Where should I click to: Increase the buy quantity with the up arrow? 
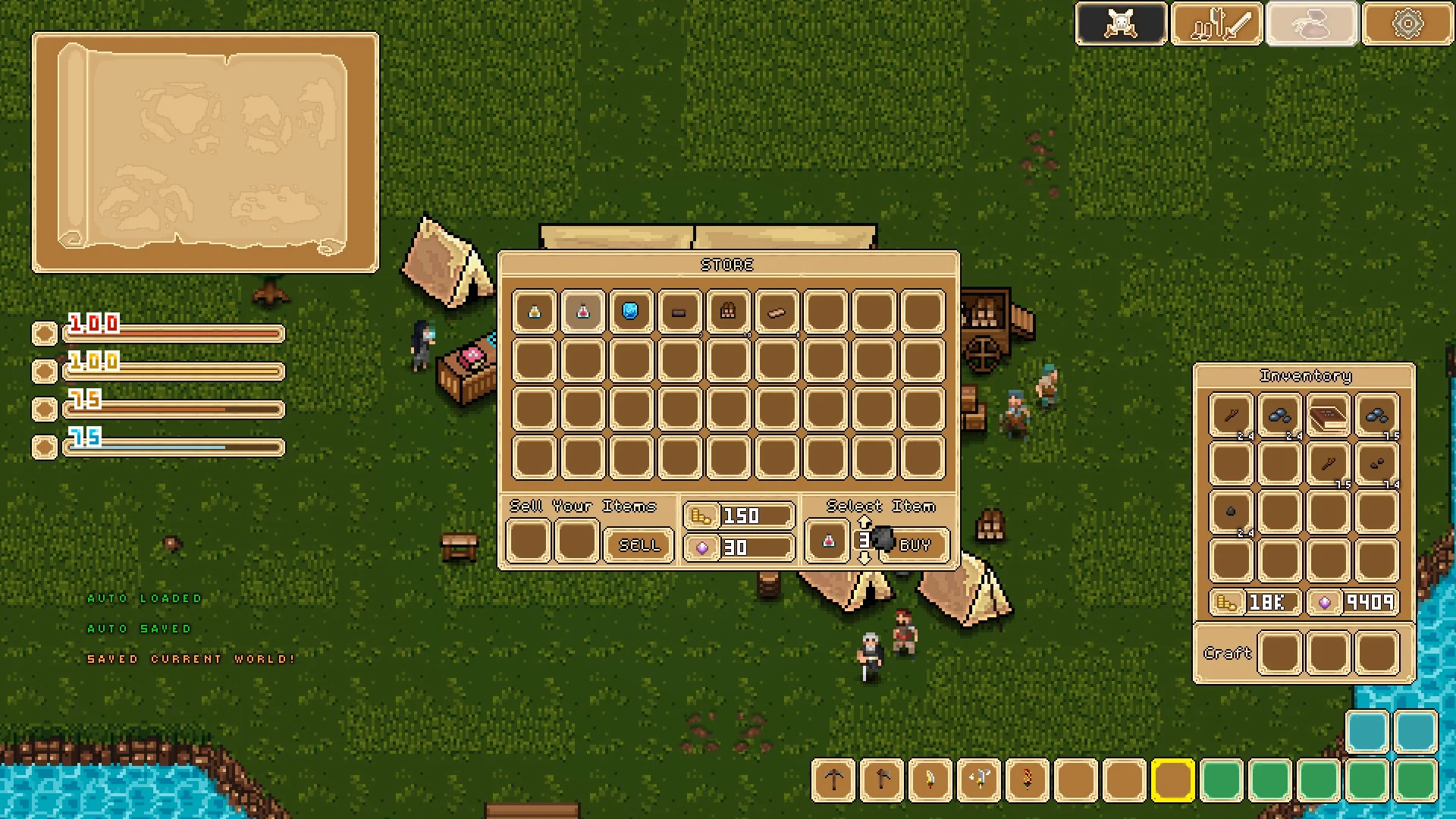[x=864, y=522]
